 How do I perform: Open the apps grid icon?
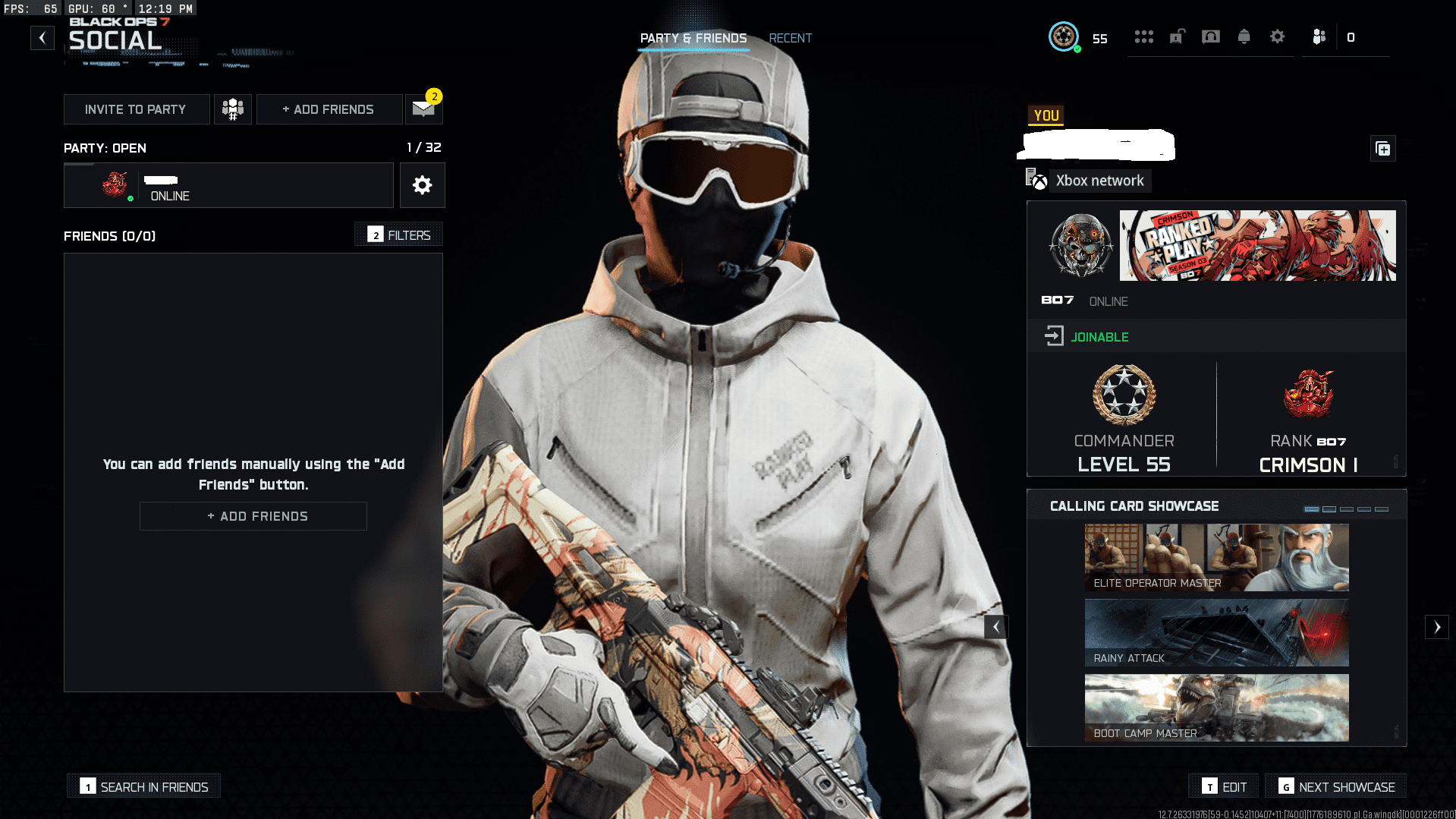(x=1143, y=36)
